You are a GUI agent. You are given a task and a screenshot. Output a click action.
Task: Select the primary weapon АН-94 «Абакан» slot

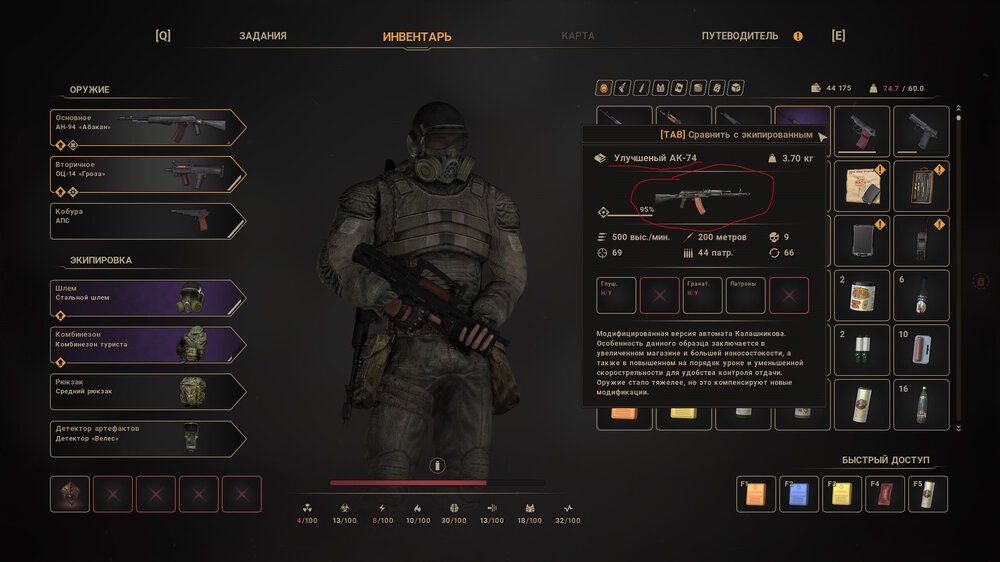pyautogui.click(x=148, y=128)
